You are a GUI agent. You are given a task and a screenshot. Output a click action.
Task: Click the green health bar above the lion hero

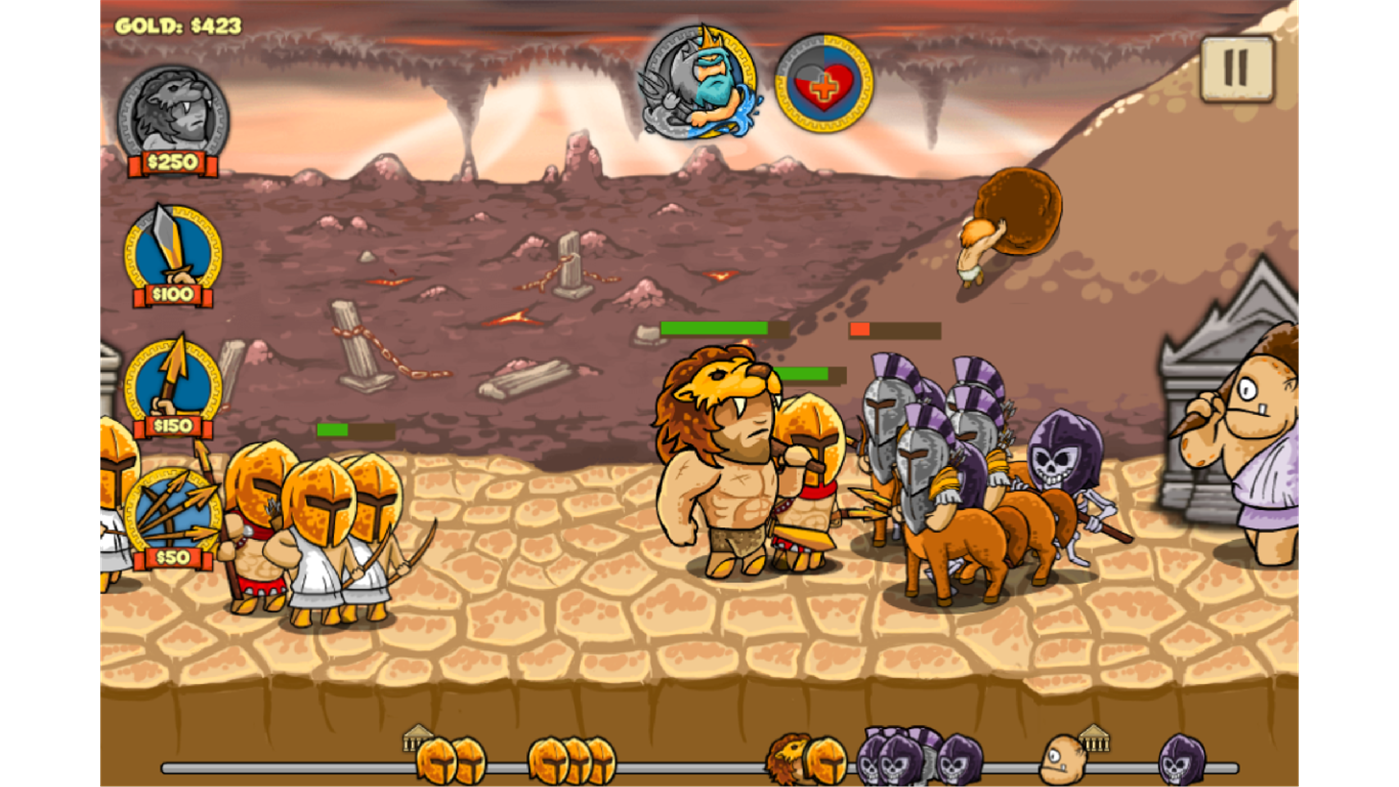pyautogui.click(x=713, y=327)
